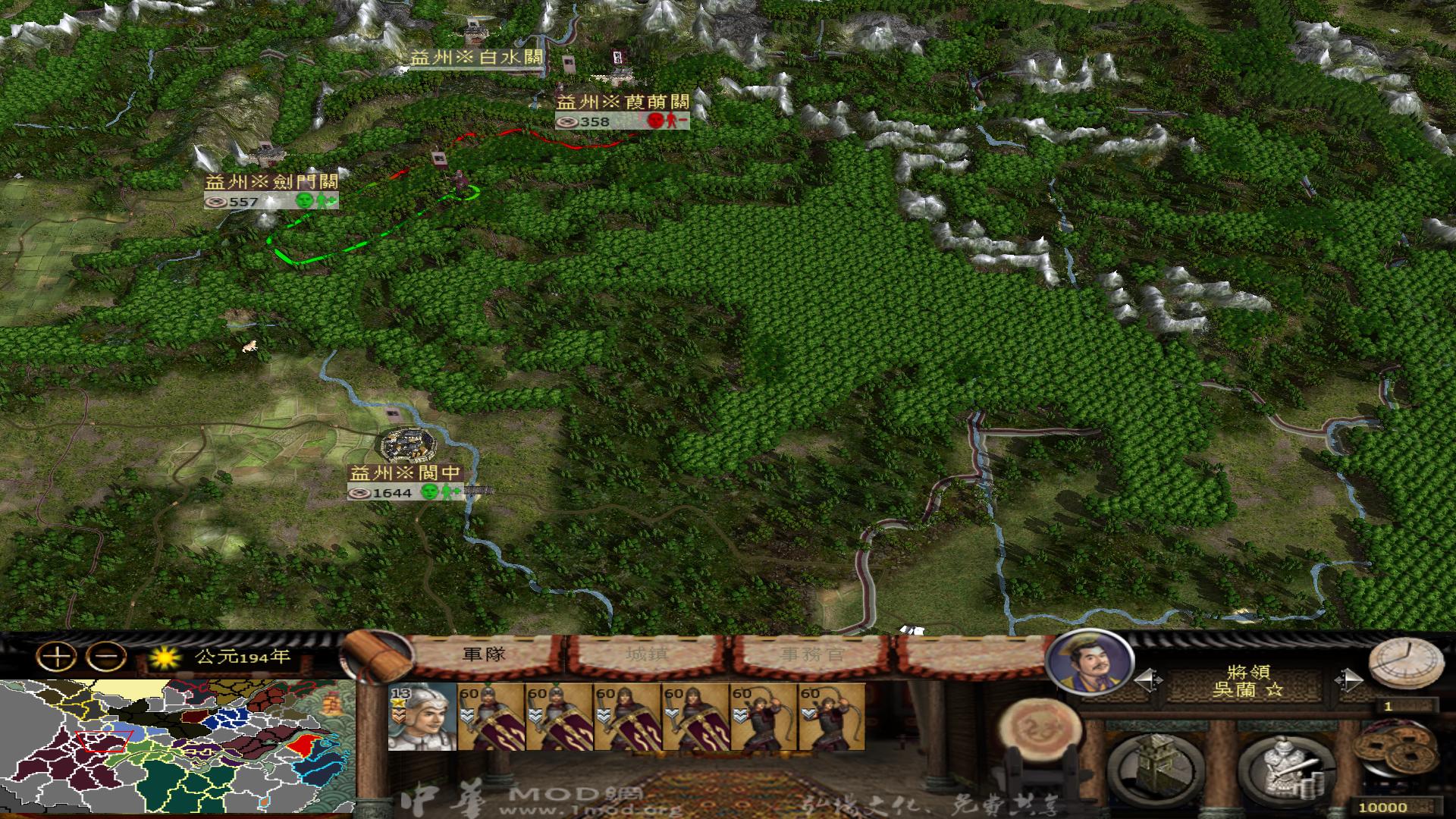
Task: Zoom in the minimap with plus button
Action: point(57,657)
